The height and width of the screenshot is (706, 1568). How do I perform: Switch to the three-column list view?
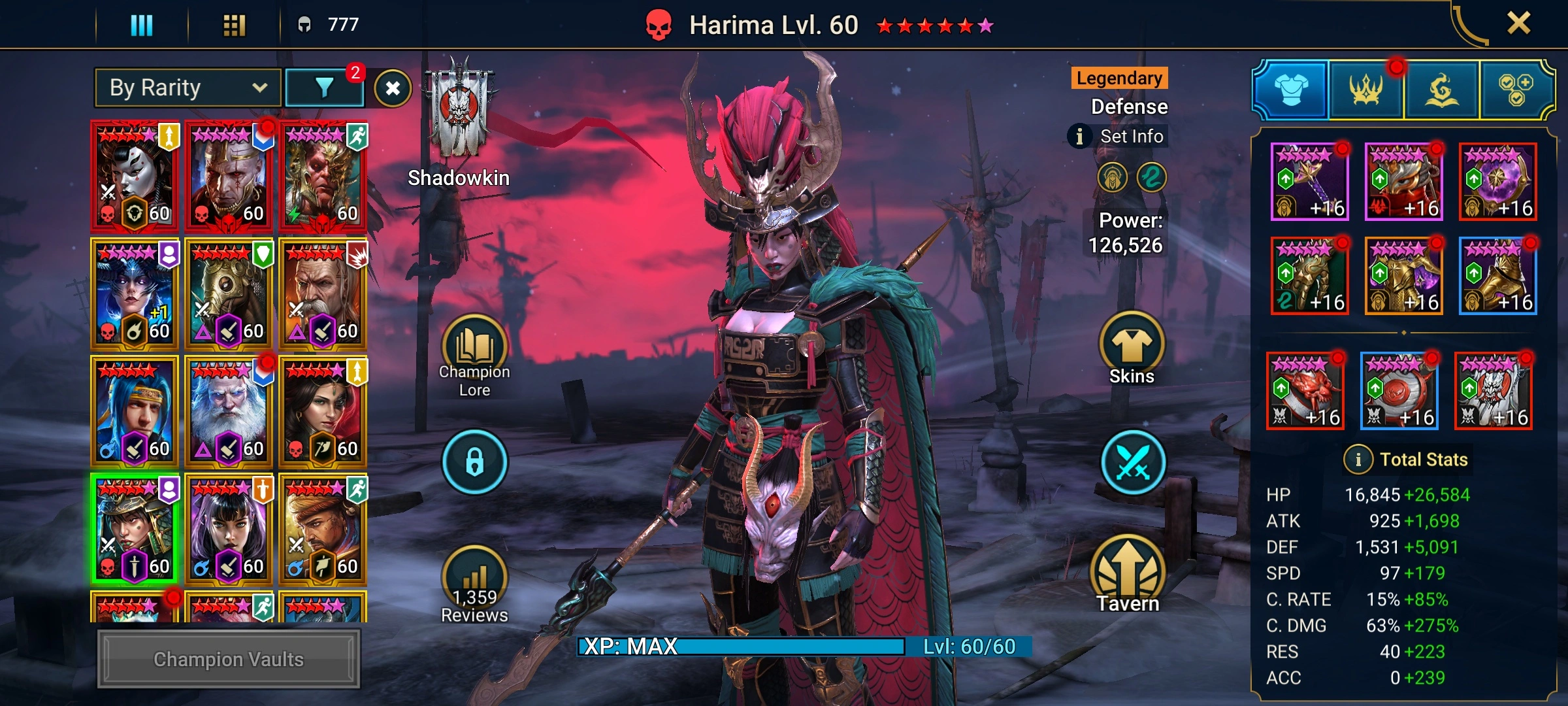tap(142, 25)
